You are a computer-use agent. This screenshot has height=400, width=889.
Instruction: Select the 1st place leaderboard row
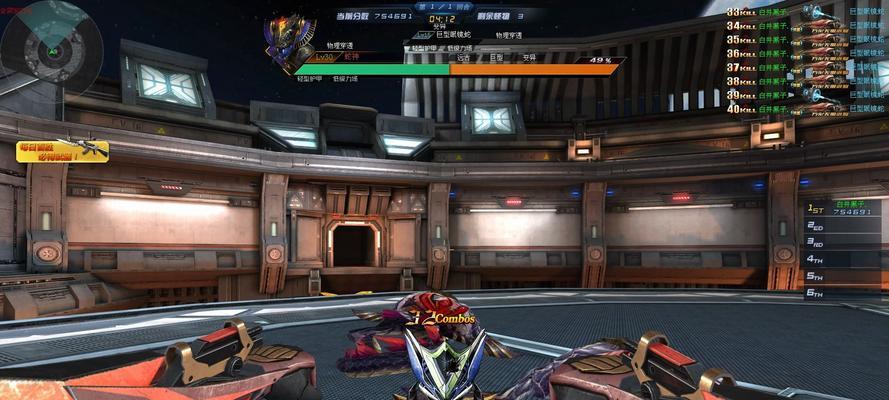coord(845,209)
